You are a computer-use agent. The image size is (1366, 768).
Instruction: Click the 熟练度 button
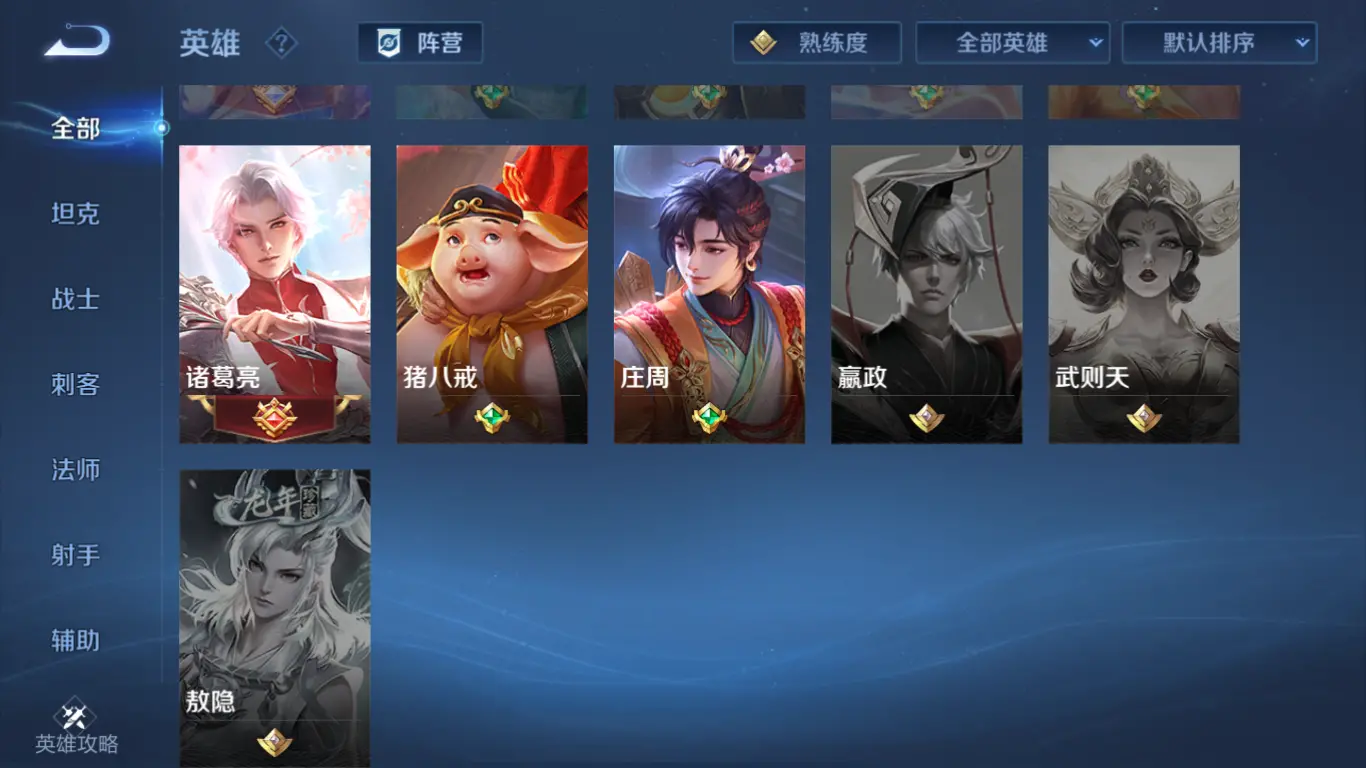pyautogui.click(x=817, y=43)
